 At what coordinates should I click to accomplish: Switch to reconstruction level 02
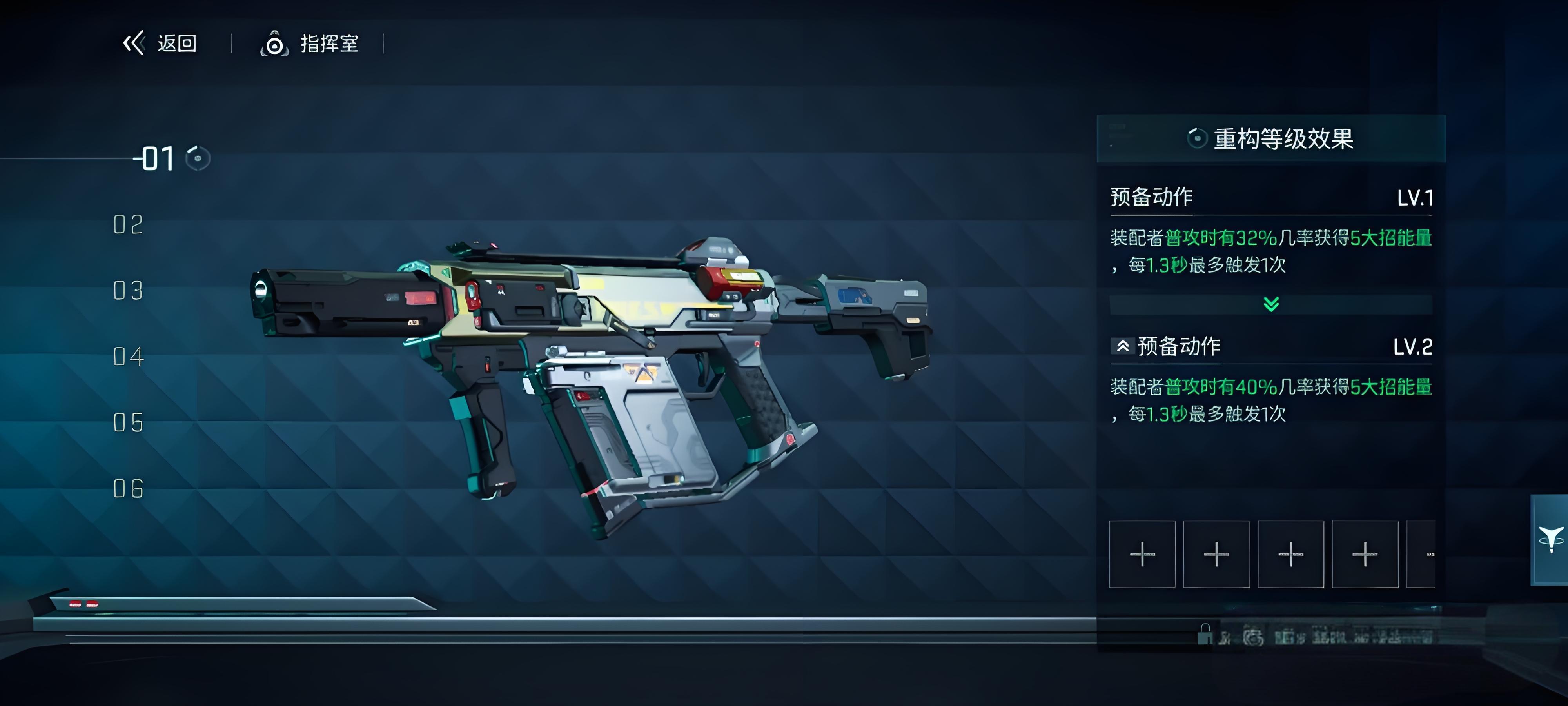(x=129, y=225)
